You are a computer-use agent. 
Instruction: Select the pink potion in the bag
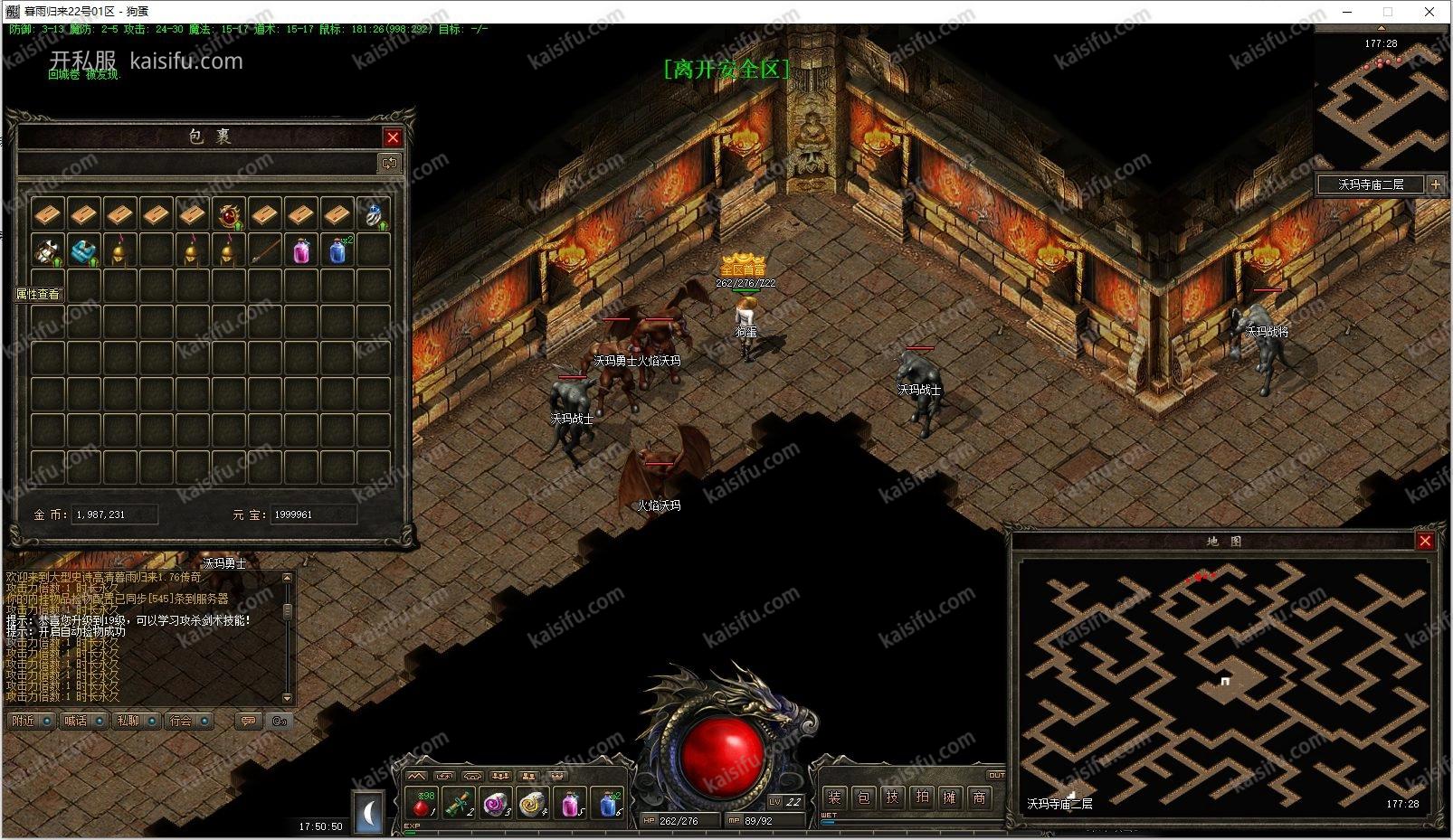(x=301, y=250)
